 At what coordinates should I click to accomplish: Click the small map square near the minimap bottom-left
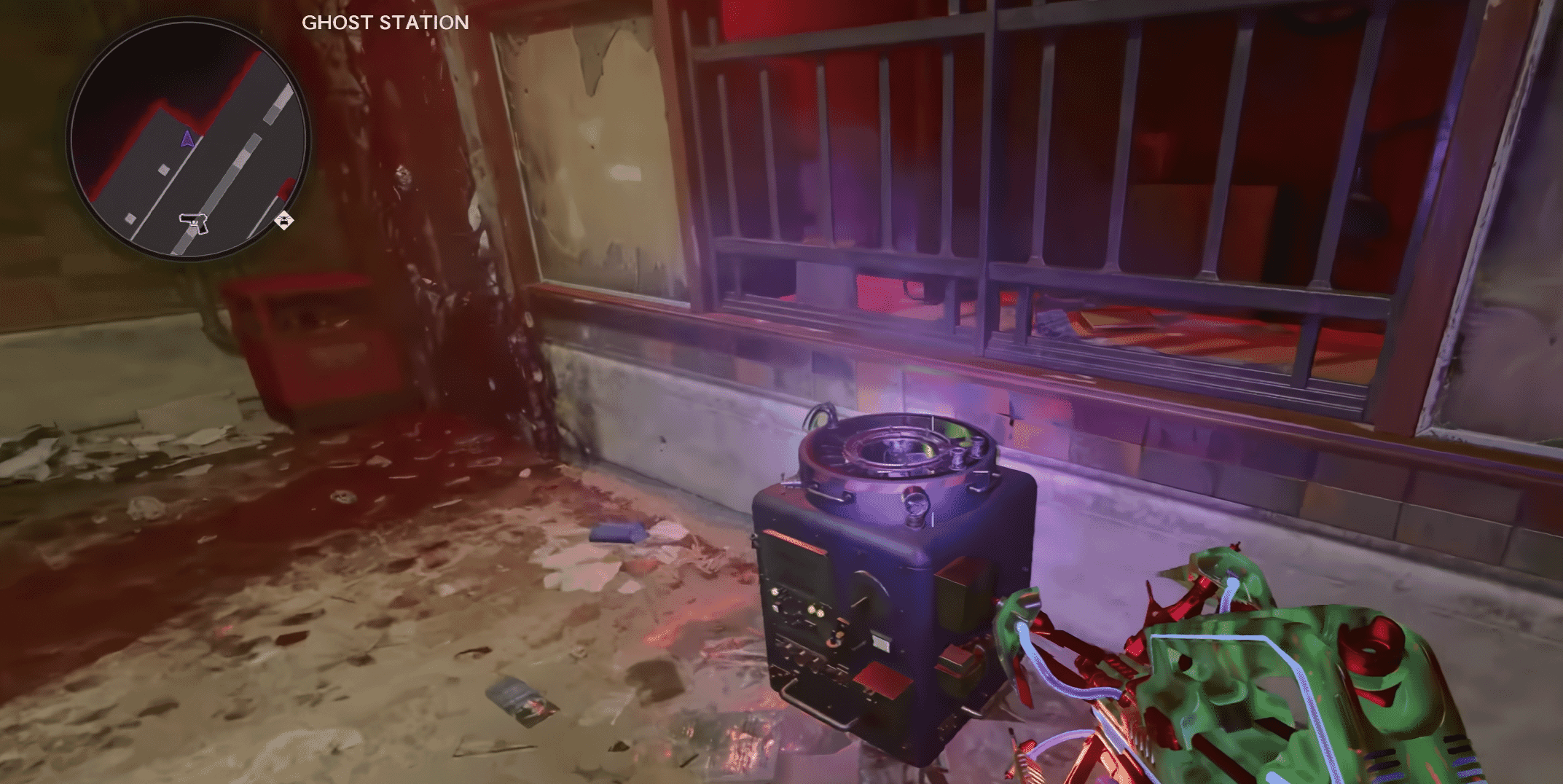tap(130, 218)
